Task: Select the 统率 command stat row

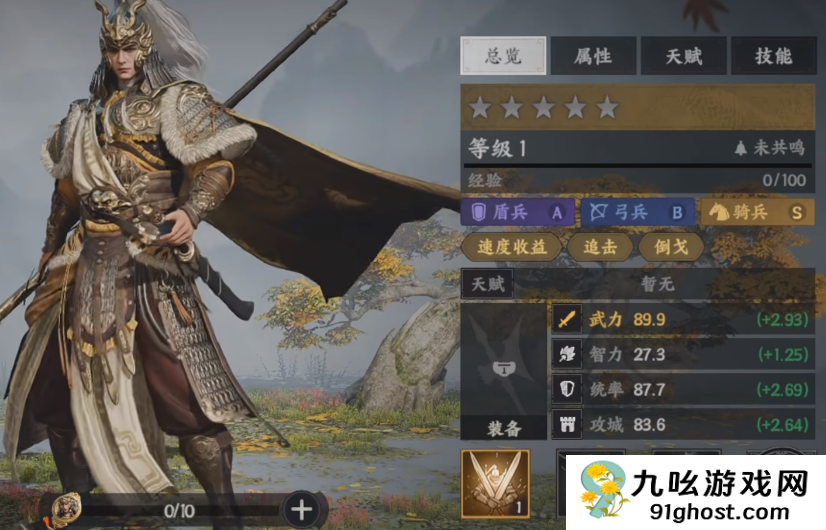Action: coord(682,390)
